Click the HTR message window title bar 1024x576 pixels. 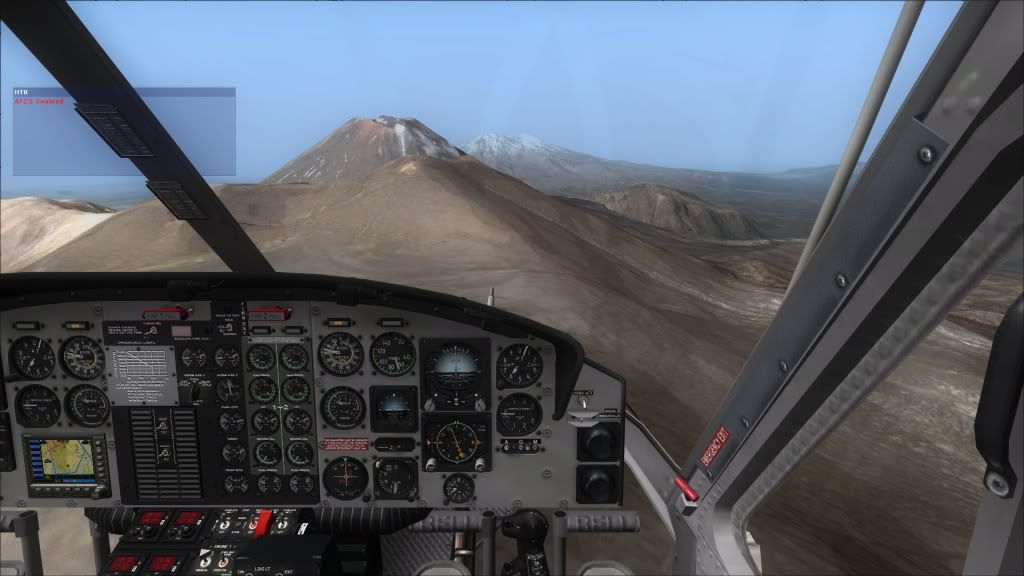point(124,92)
